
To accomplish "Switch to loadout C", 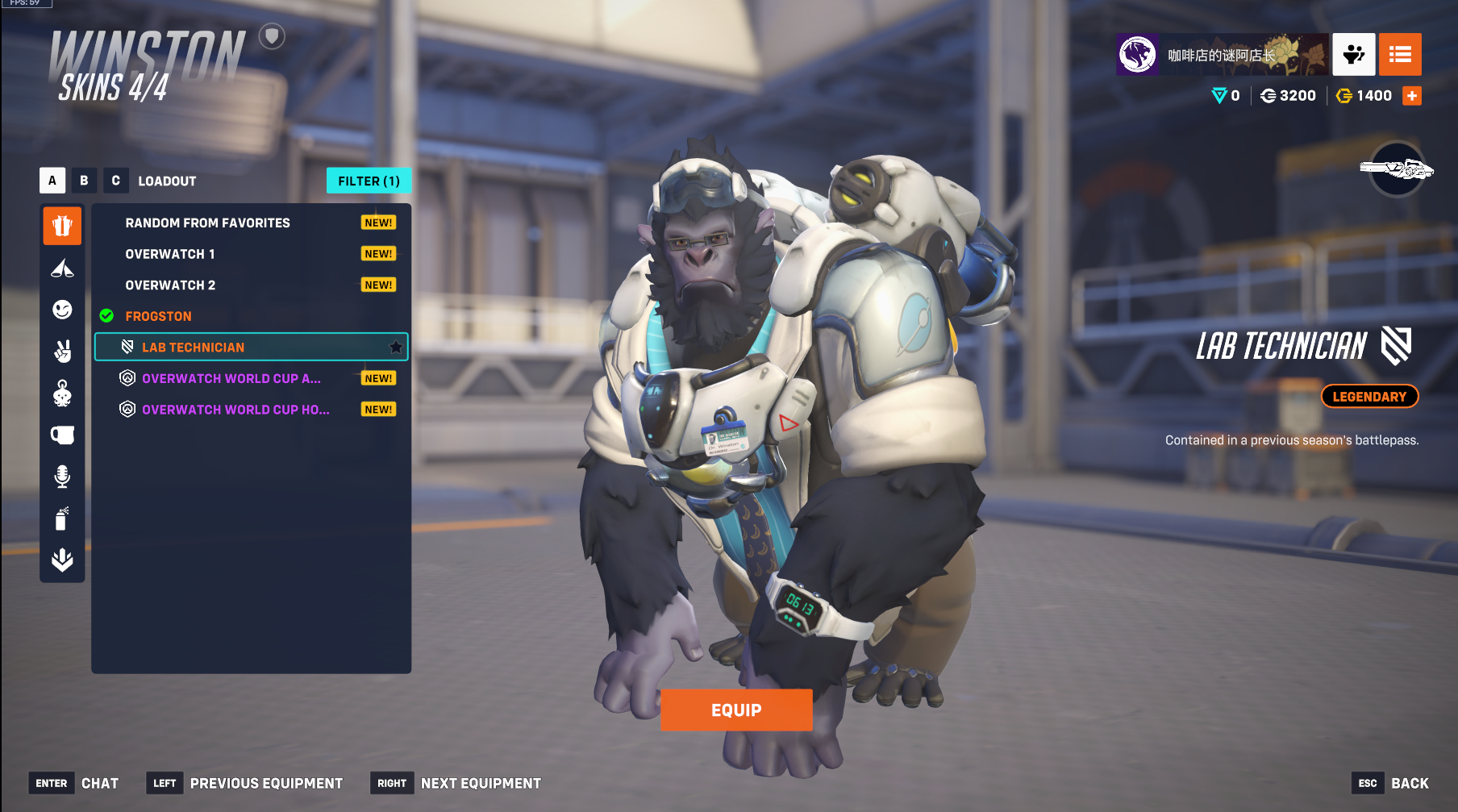I will point(115,181).
